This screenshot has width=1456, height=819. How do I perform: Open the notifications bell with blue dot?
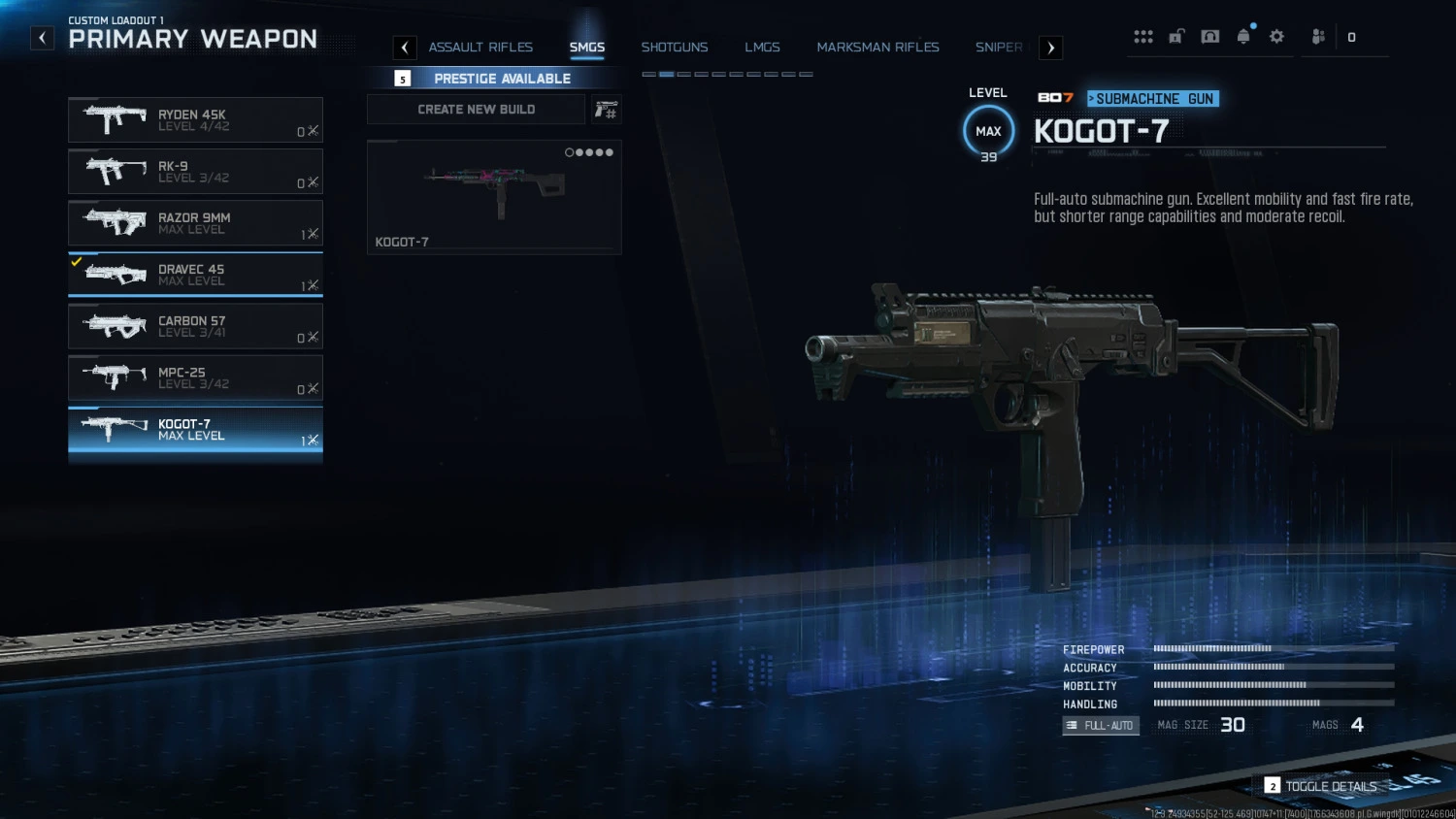click(x=1242, y=36)
